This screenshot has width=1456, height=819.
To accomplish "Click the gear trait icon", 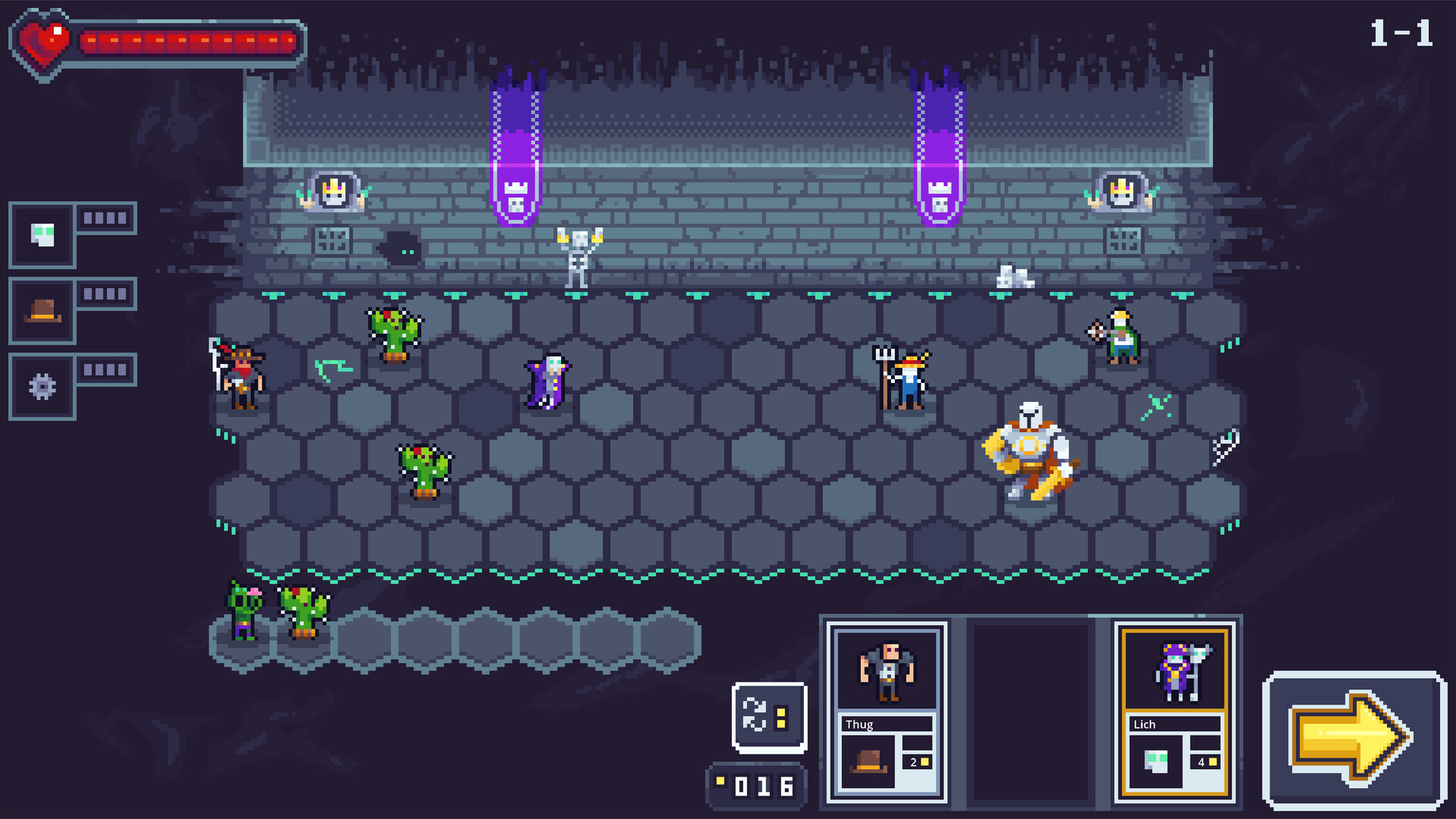I will point(42,387).
